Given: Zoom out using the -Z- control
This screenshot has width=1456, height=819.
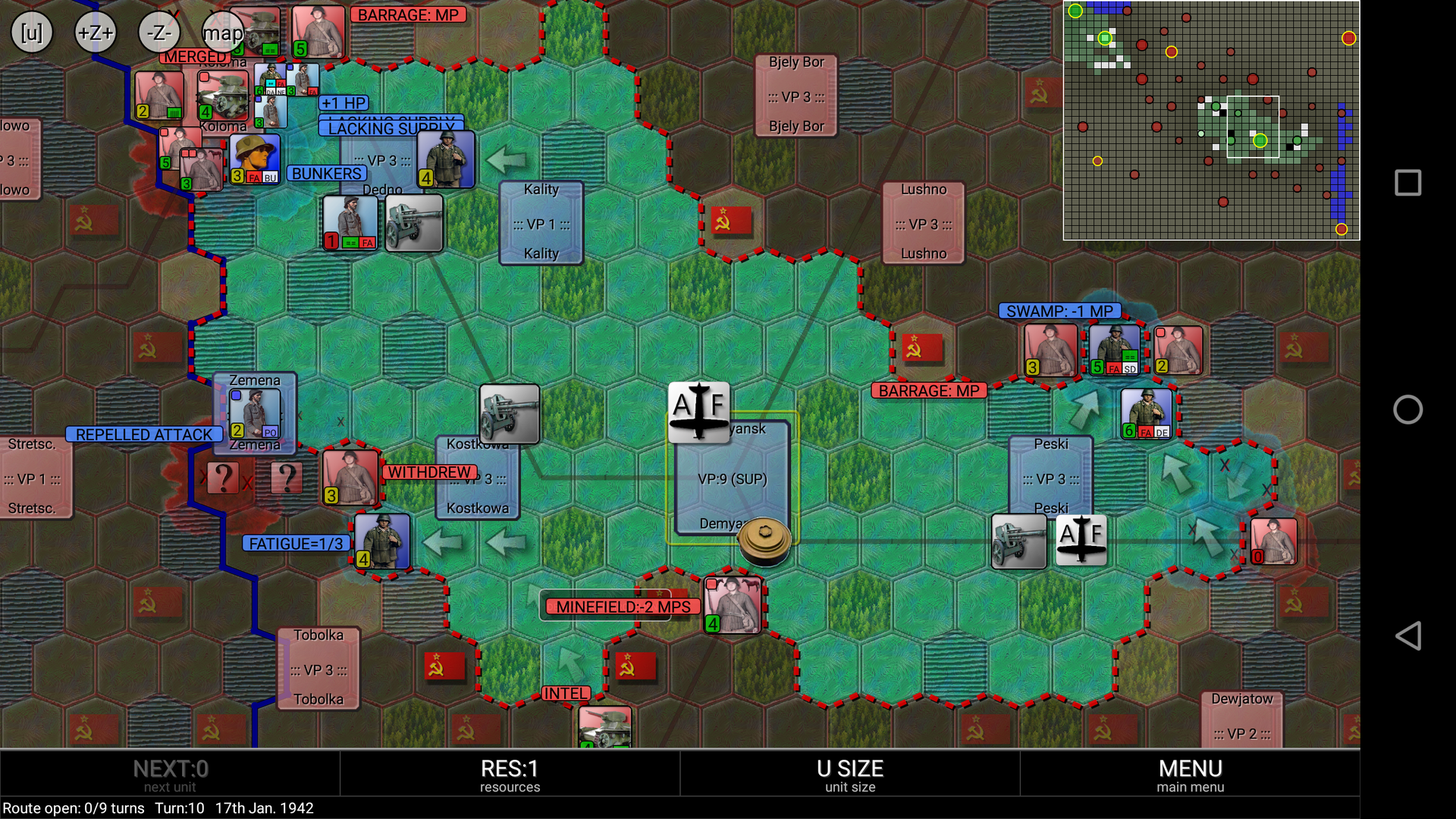Looking at the screenshot, I should [x=157, y=32].
